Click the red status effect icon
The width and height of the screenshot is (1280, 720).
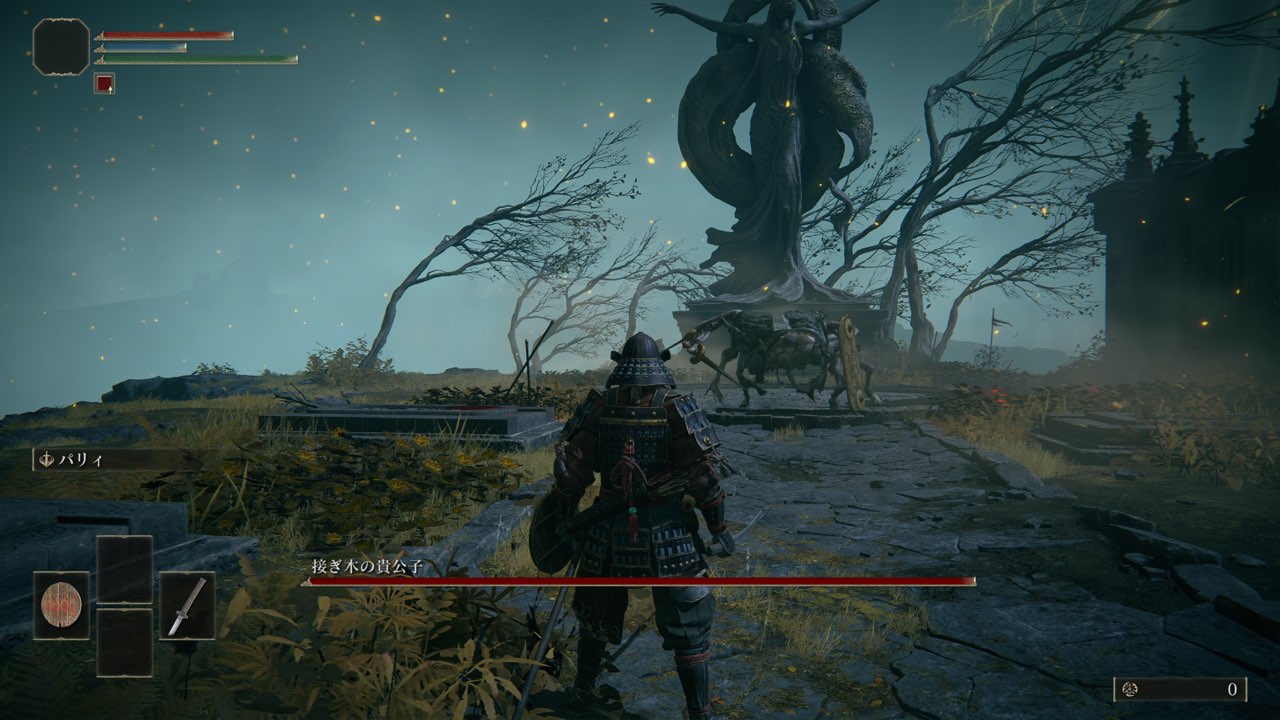(104, 84)
